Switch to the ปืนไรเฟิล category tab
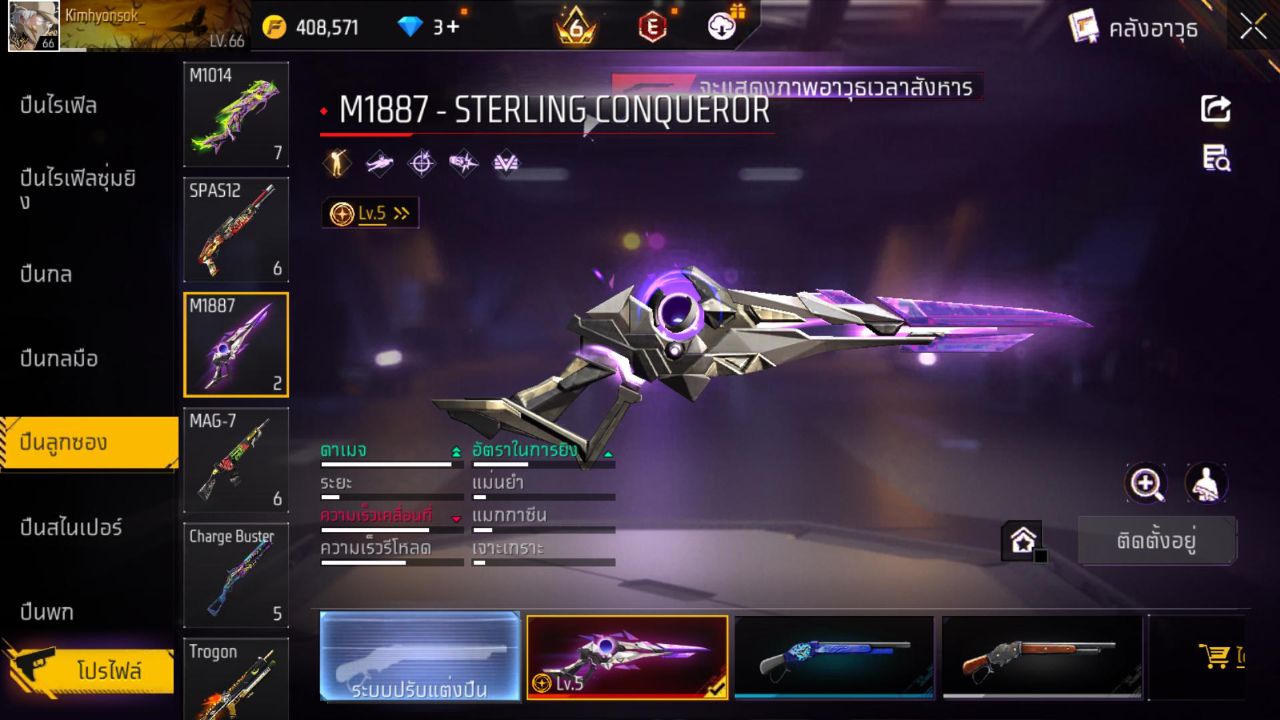 59,105
